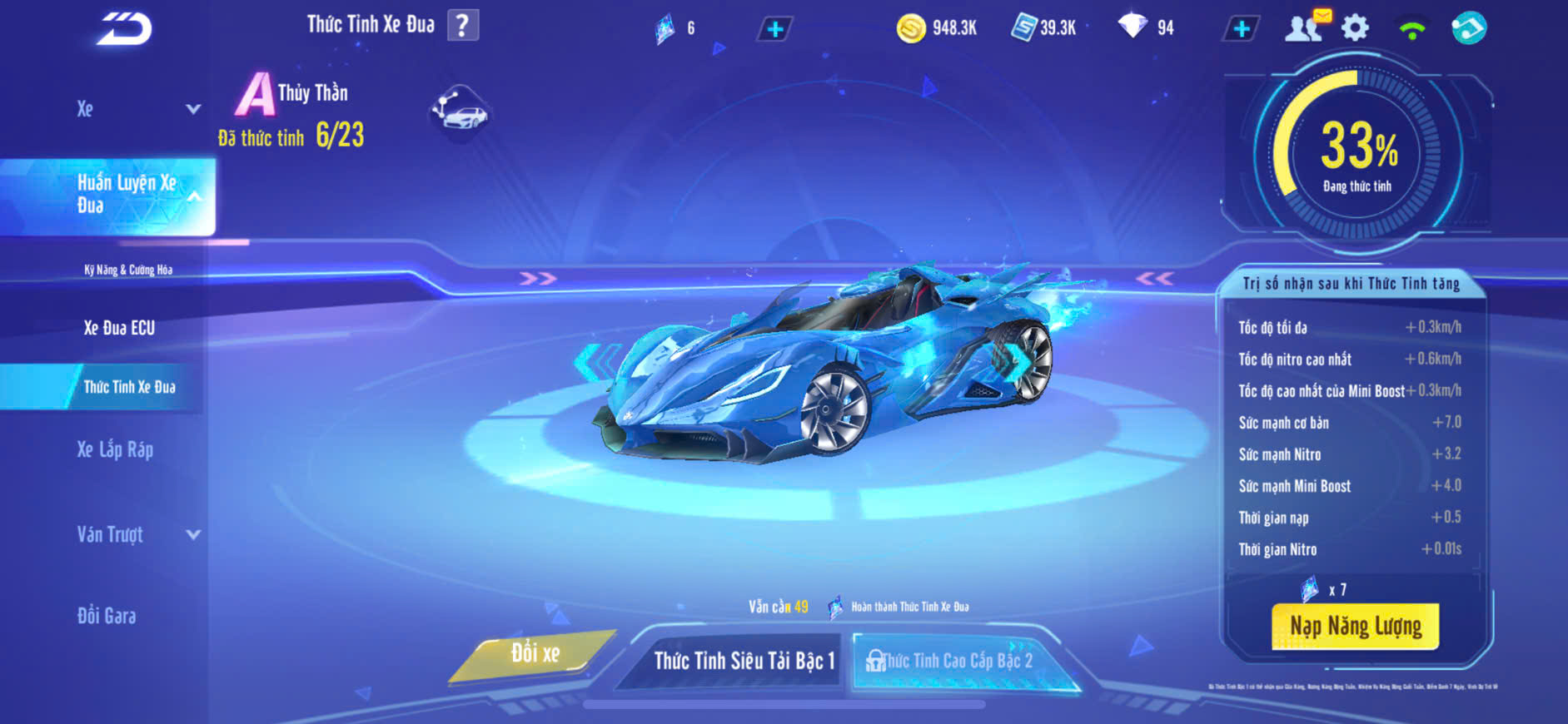This screenshot has width=1568, height=724.
Task: Select Thức Tỉnh Siêu Tải Bậc 1
Action: [743, 661]
